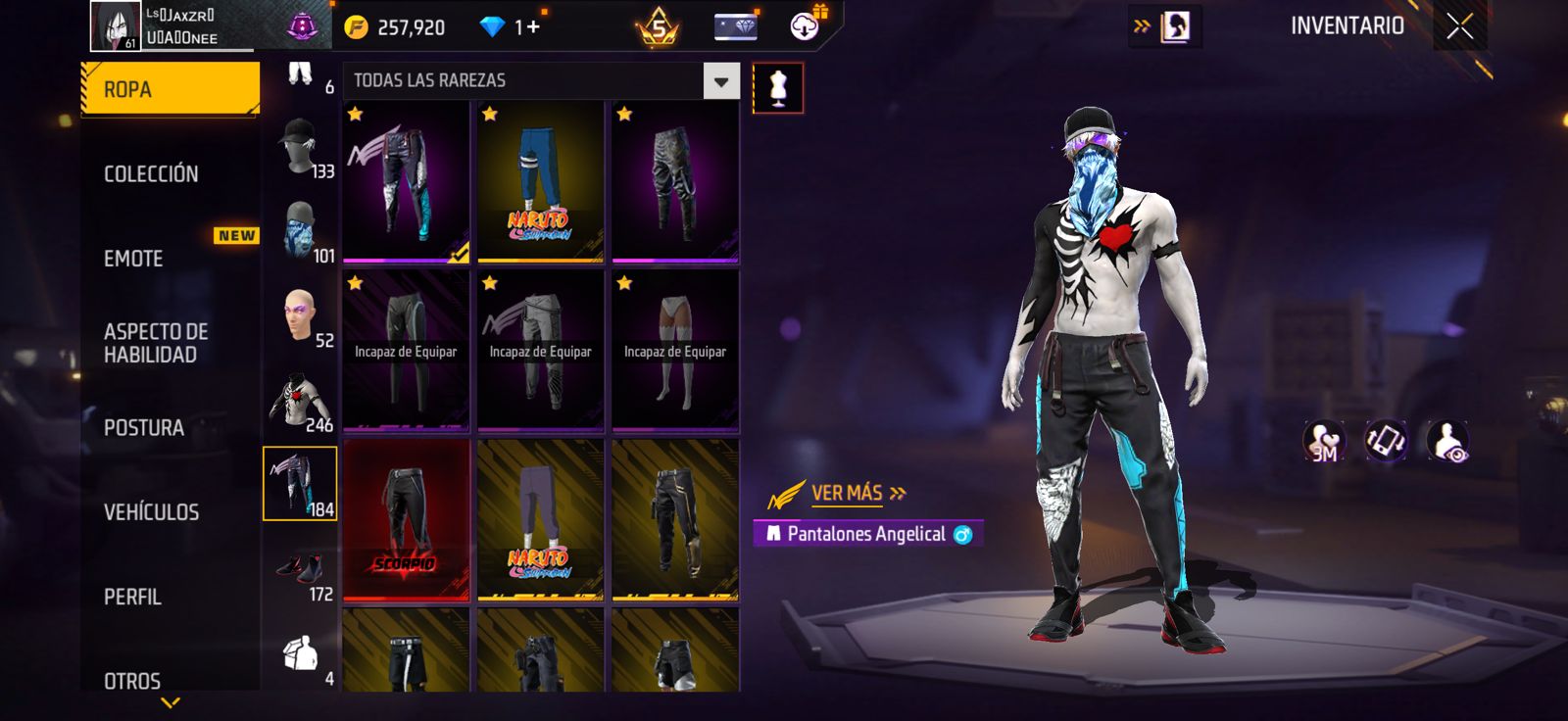Choose the face mask category with 101 items

click(300, 233)
